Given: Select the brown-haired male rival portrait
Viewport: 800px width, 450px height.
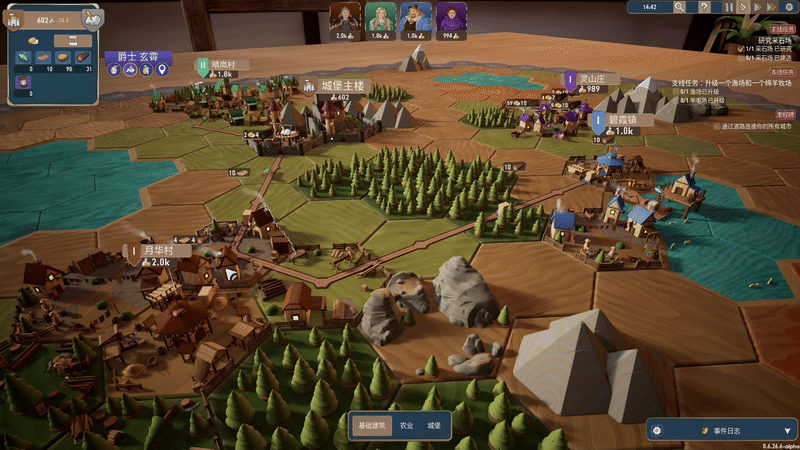Looking at the screenshot, I should click(347, 17).
